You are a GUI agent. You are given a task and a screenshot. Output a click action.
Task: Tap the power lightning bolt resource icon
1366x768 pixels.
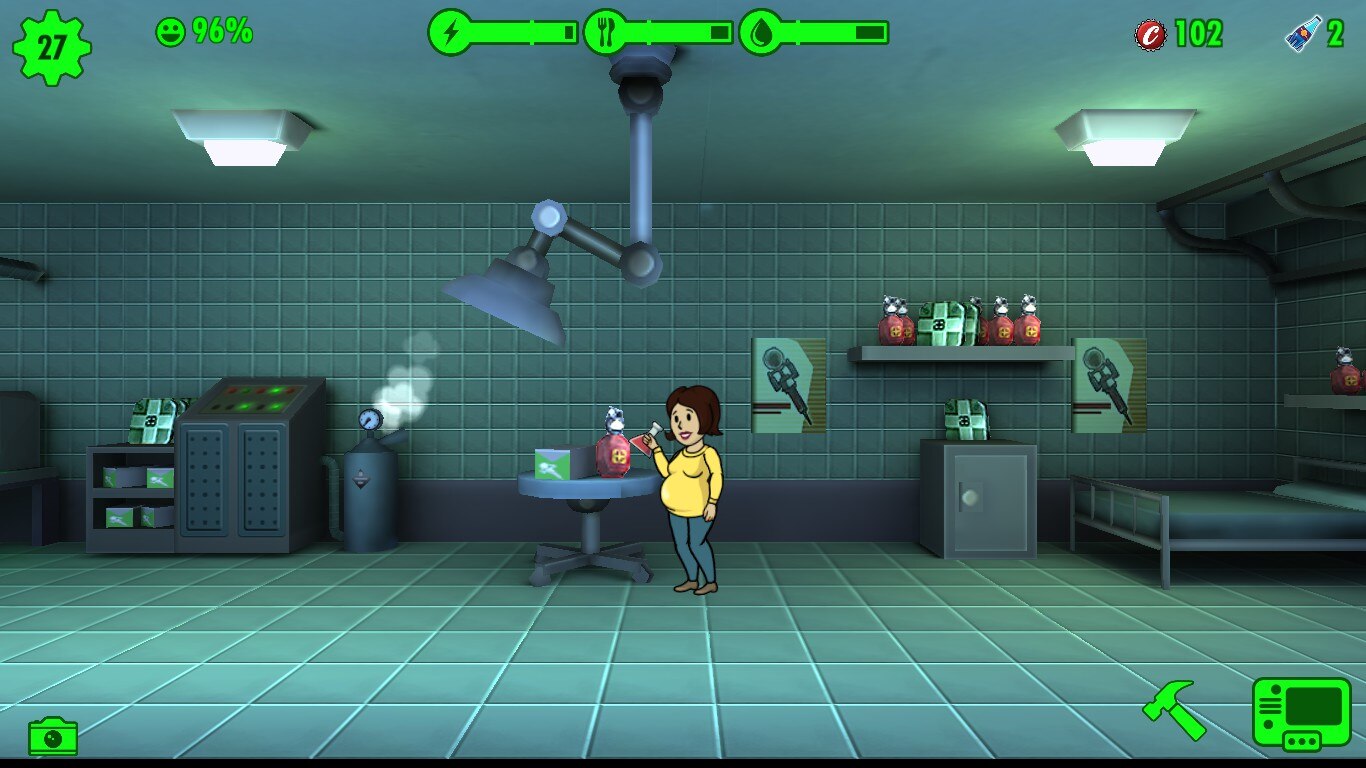tap(451, 33)
